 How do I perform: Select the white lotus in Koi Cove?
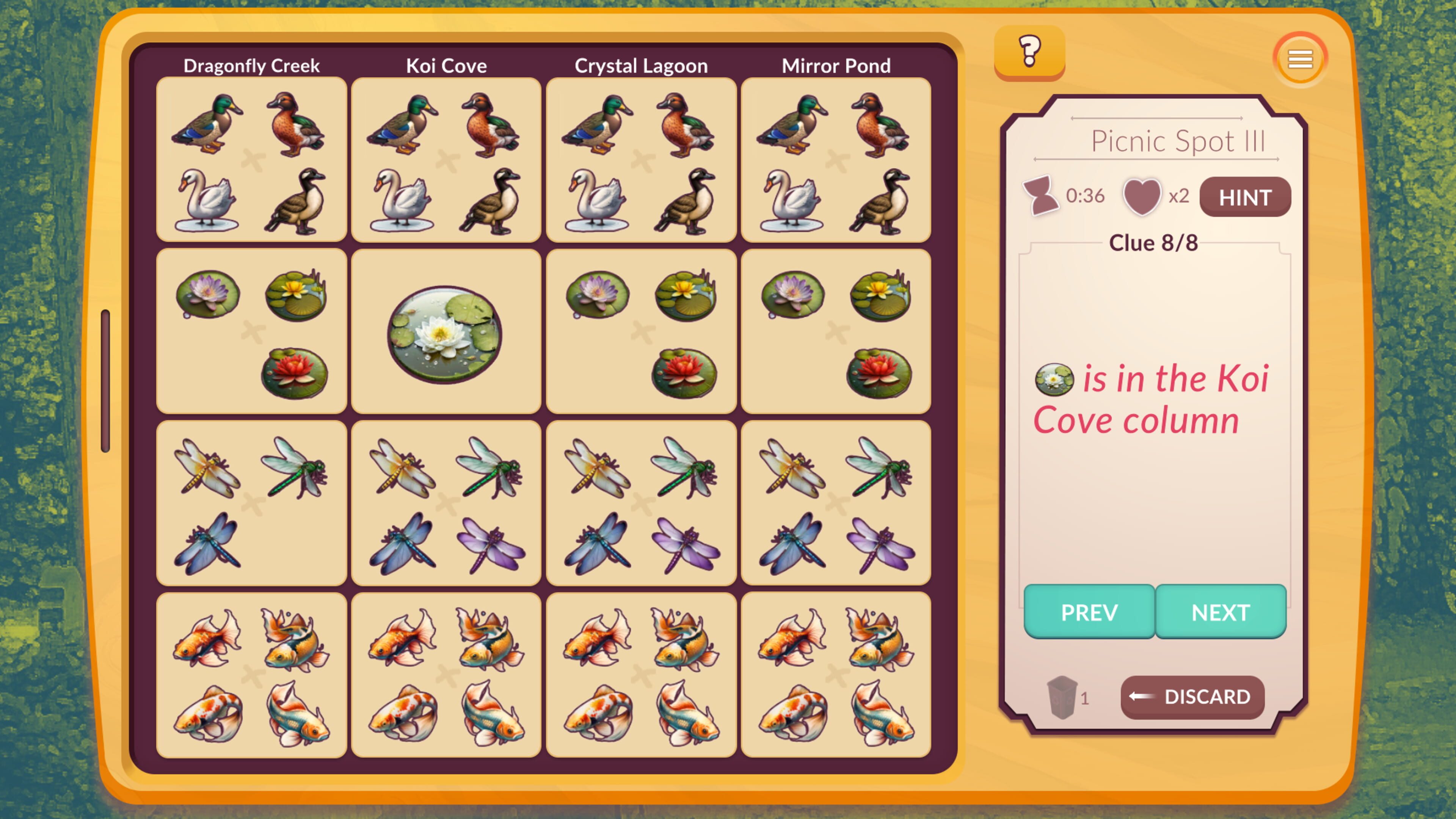tap(444, 334)
